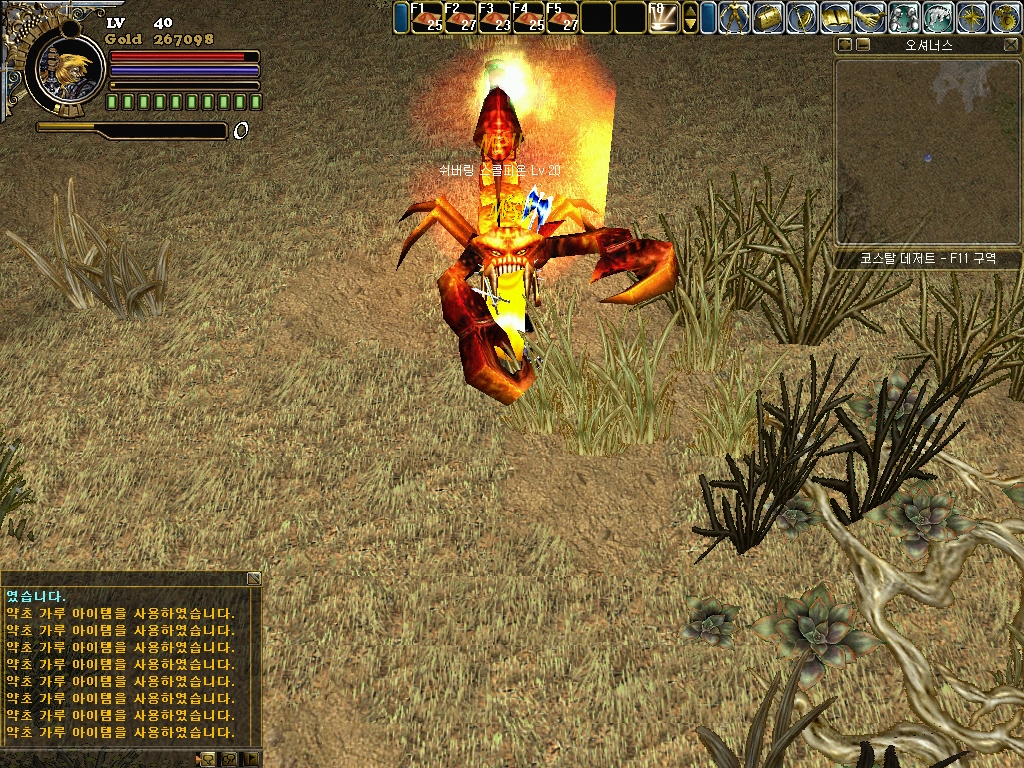Close the minimap panel

point(1011,45)
